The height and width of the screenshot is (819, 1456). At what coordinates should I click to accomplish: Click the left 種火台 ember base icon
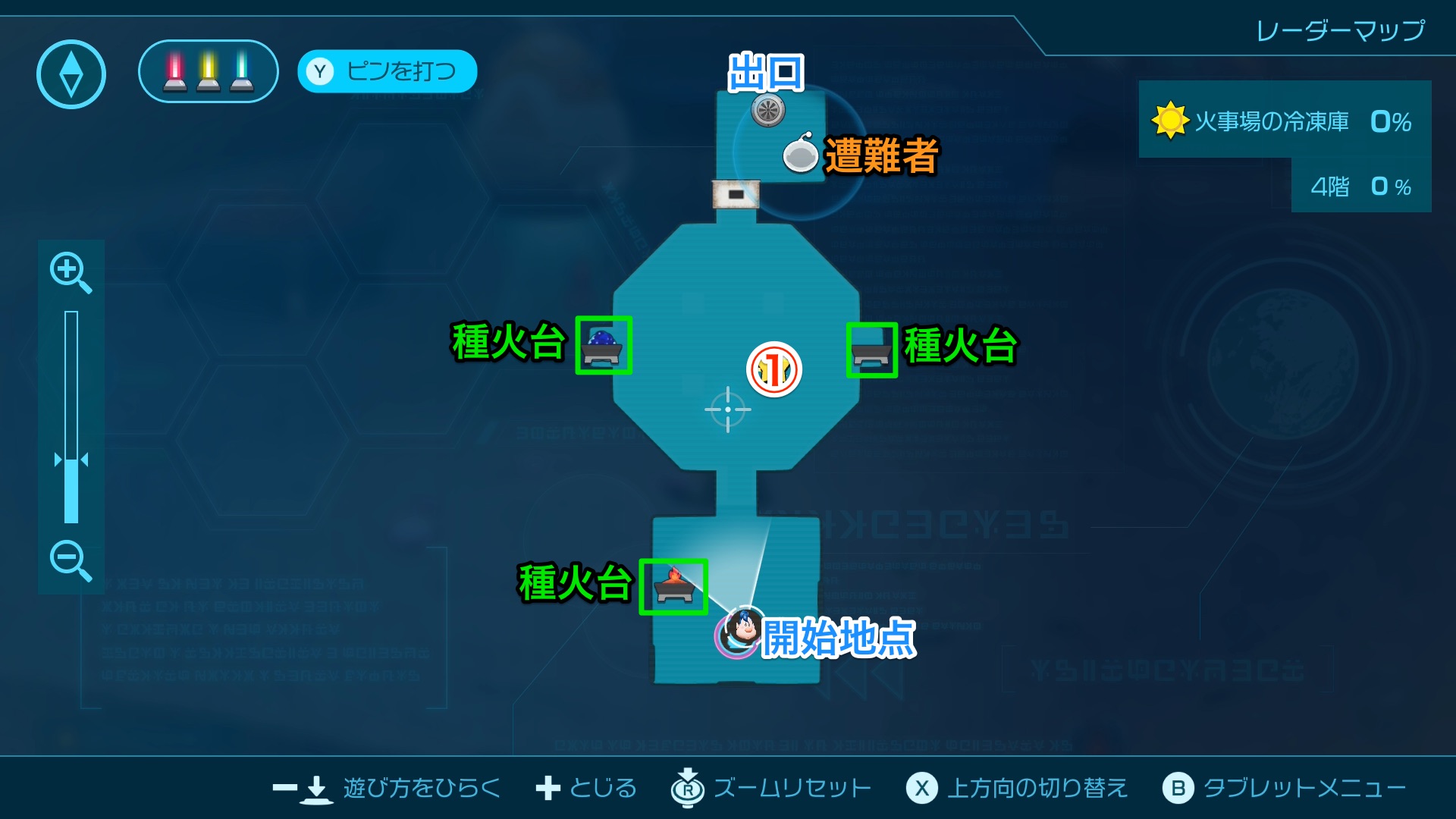pos(603,347)
